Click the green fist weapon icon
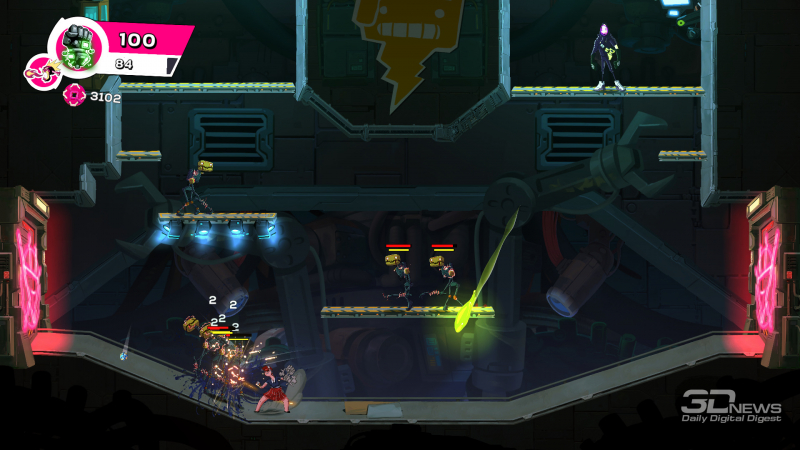Image resolution: width=800 pixels, height=450 pixels. point(77,46)
